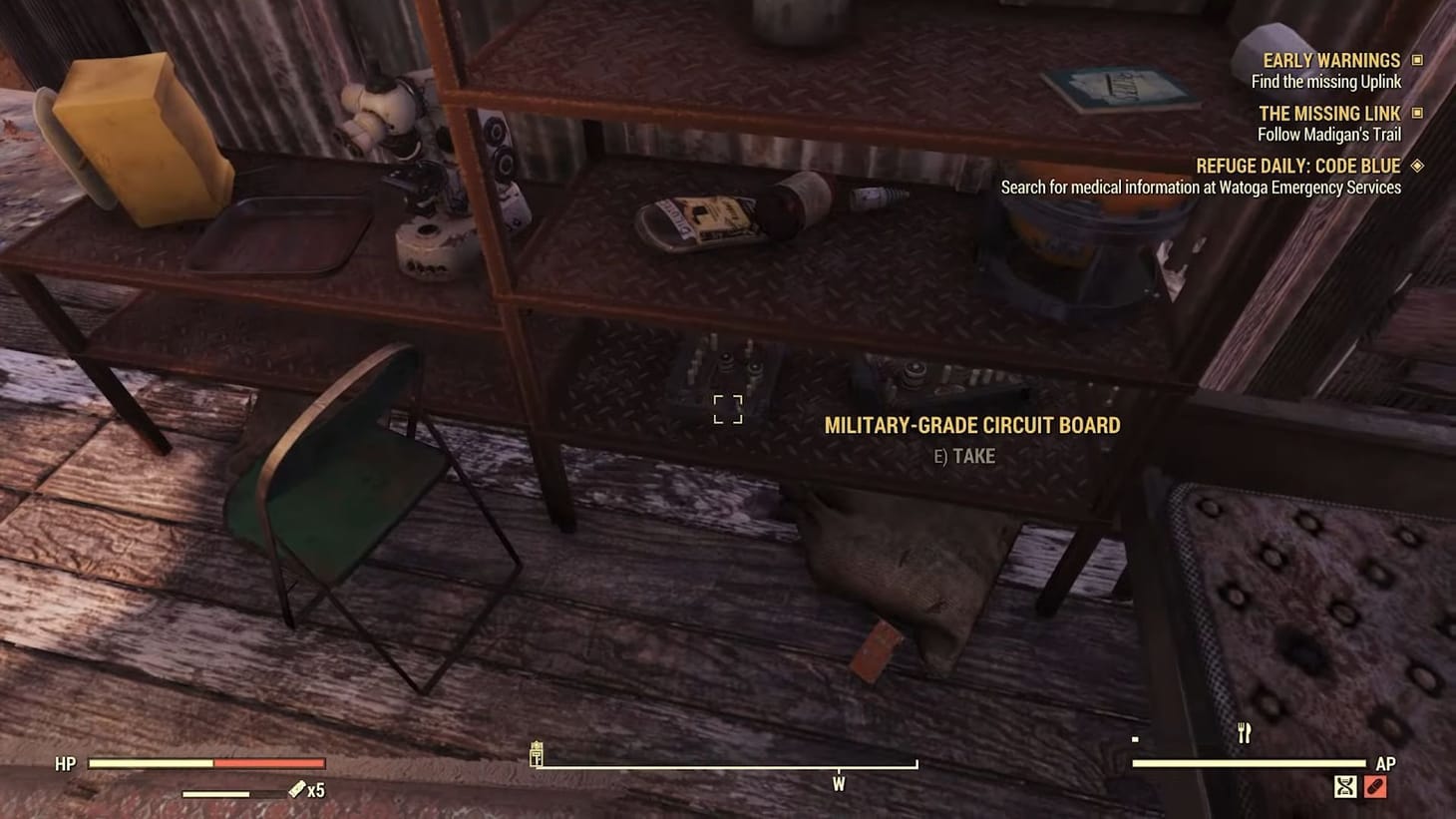Click the red pill radiation icon
Viewport: 1456px width, 819px height.
pyautogui.click(x=1376, y=787)
